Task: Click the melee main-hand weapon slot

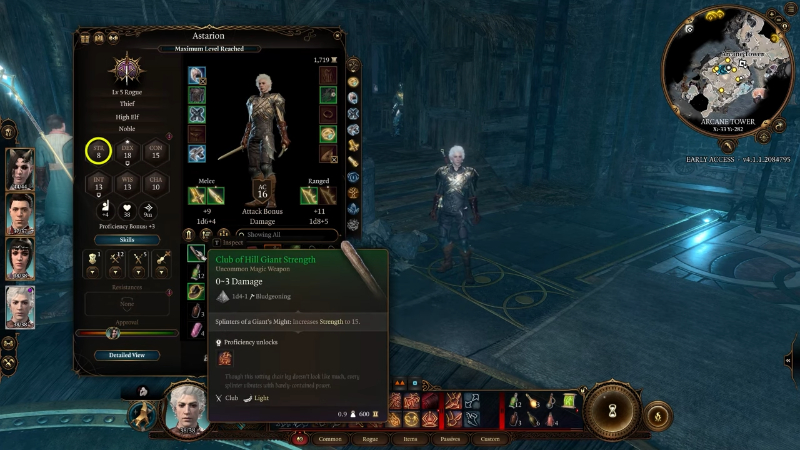Action: [197, 194]
